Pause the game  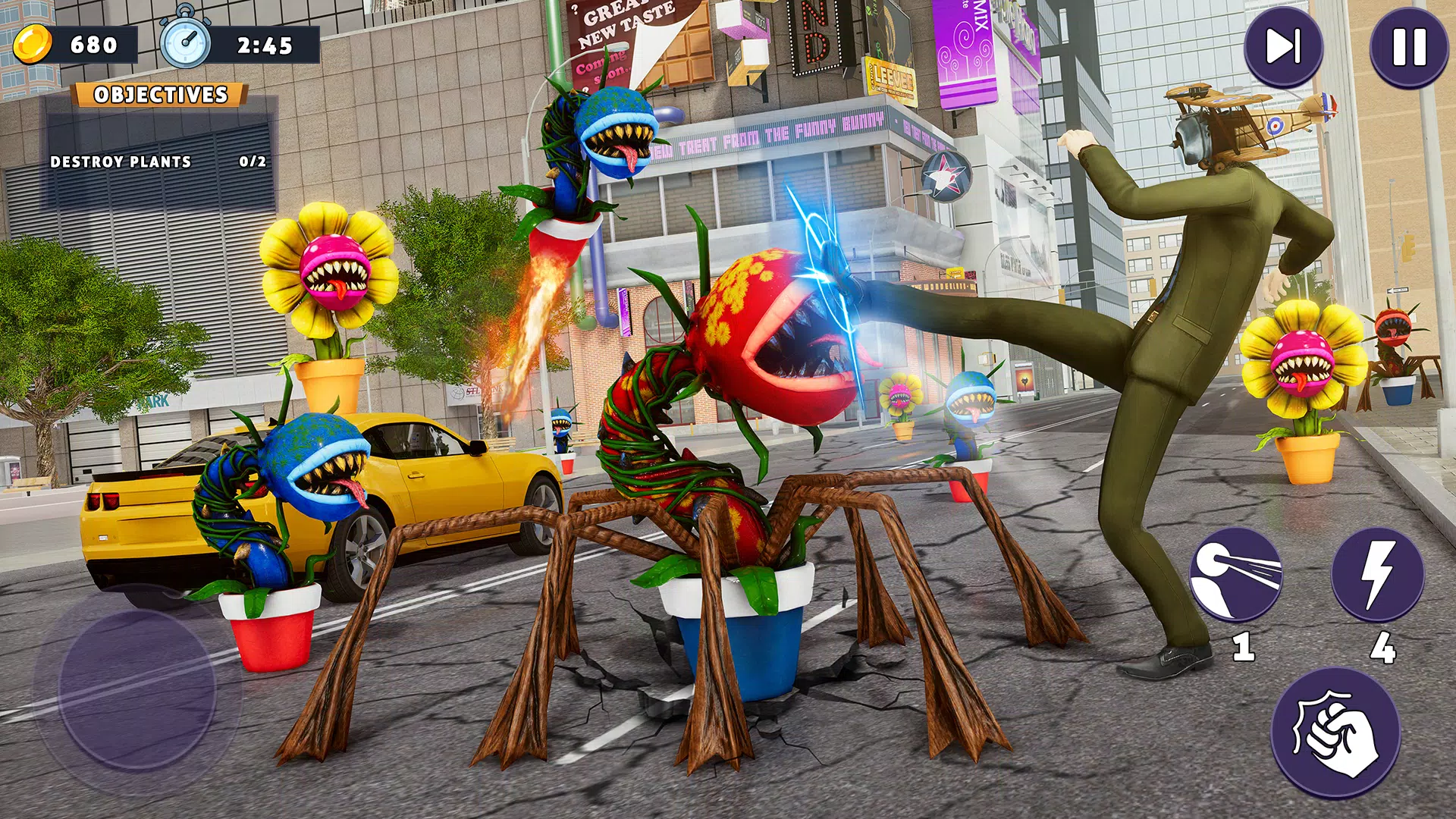(x=1409, y=47)
